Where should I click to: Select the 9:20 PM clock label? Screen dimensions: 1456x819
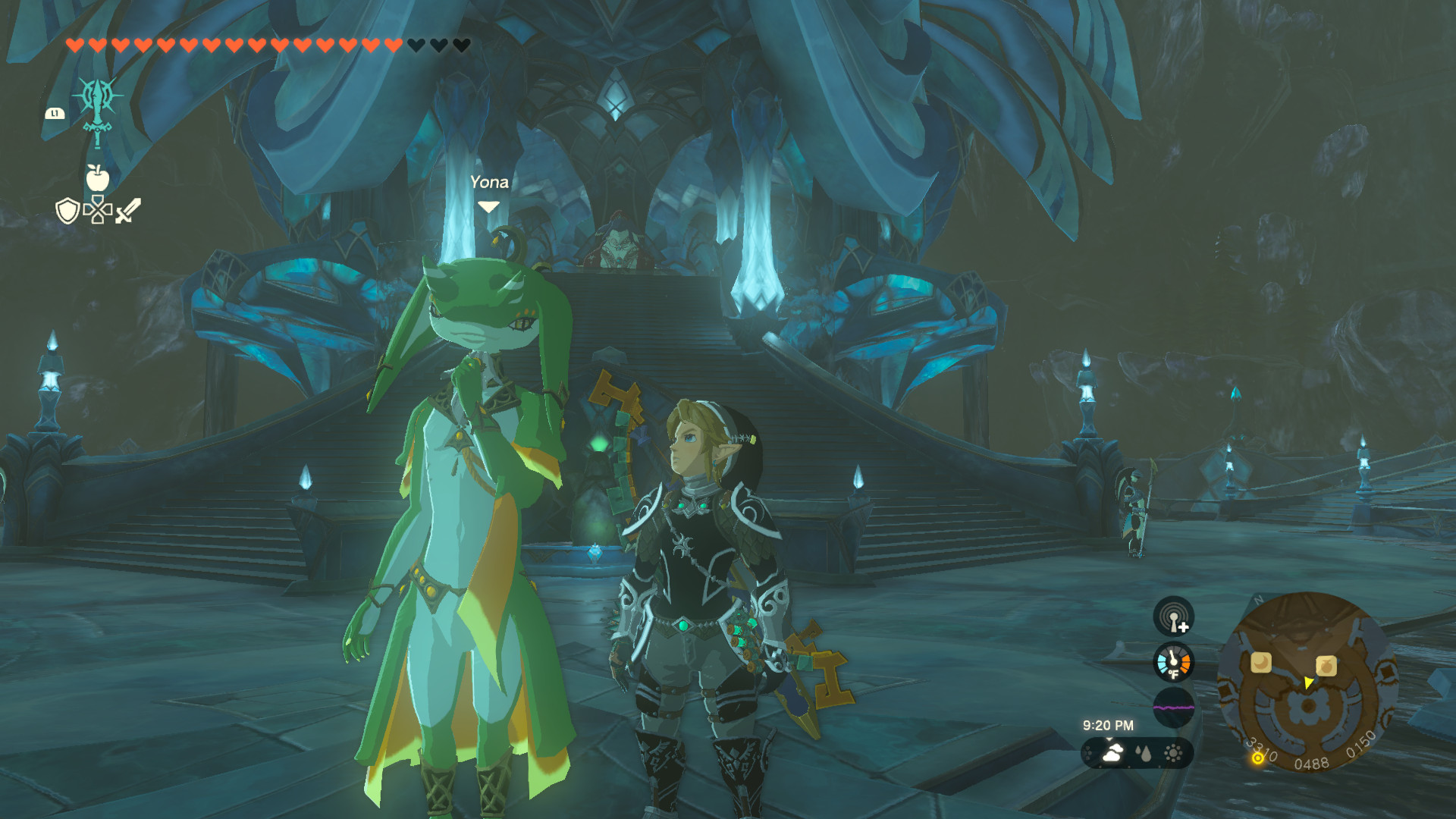1109,723
